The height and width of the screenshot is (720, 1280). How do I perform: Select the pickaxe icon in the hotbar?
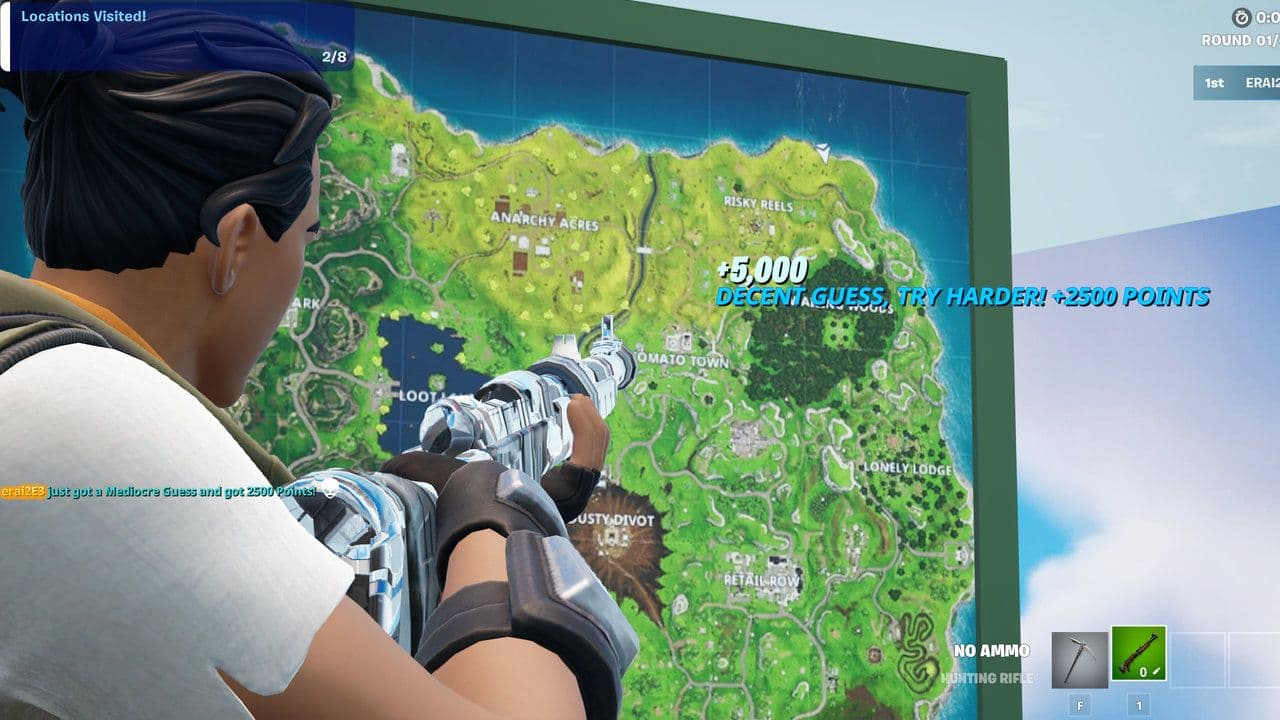(x=1080, y=658)
